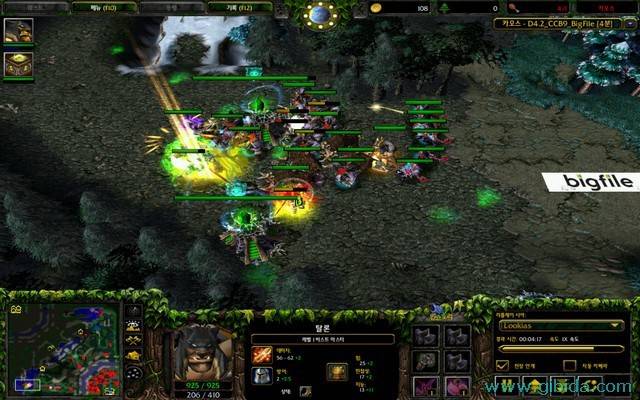640x400 pixels.
Task: Click the hero attributes icon
Action: (x=337, y=372)
